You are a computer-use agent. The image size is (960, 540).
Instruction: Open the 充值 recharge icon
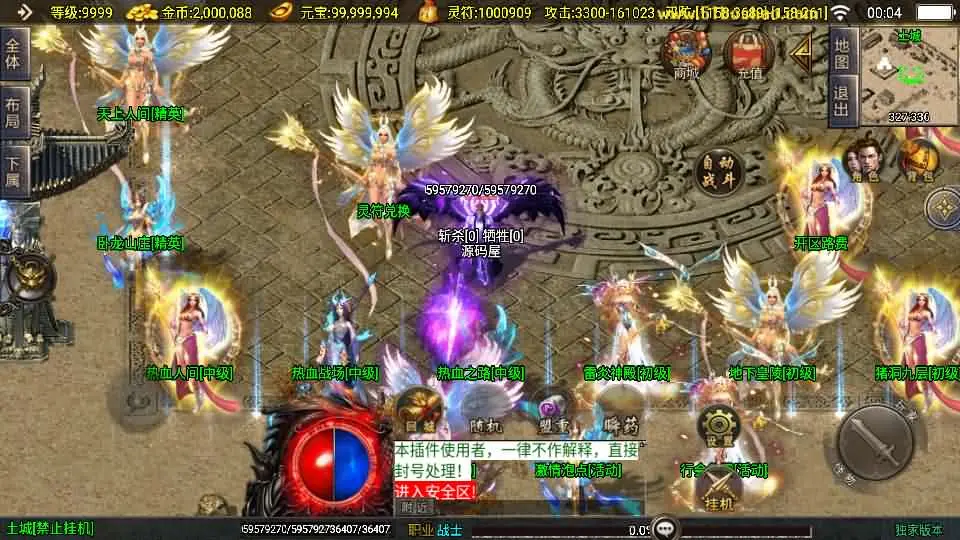click(x=748, y=53)
